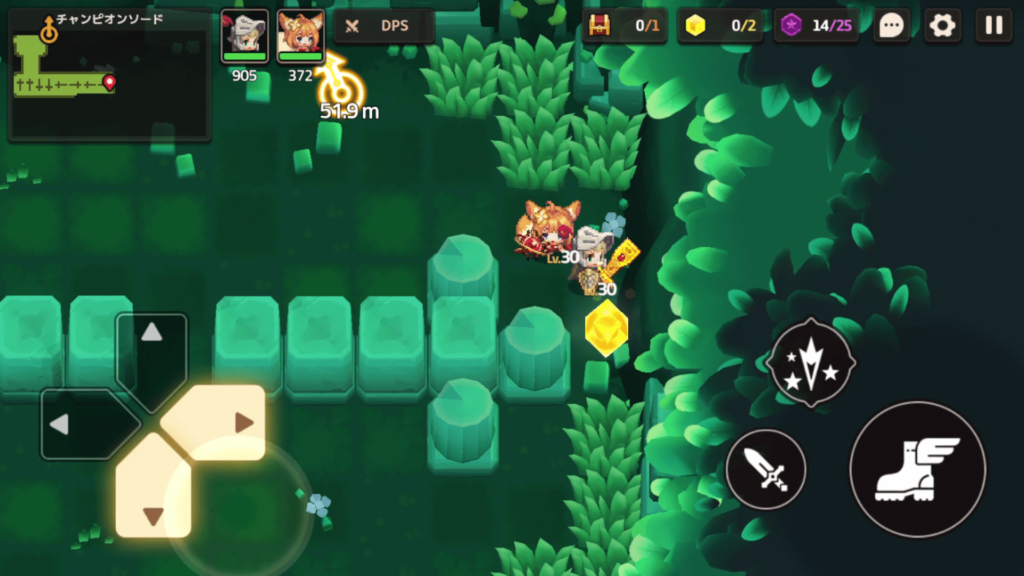Select the white-haired knight portrait

coord(244,36)
